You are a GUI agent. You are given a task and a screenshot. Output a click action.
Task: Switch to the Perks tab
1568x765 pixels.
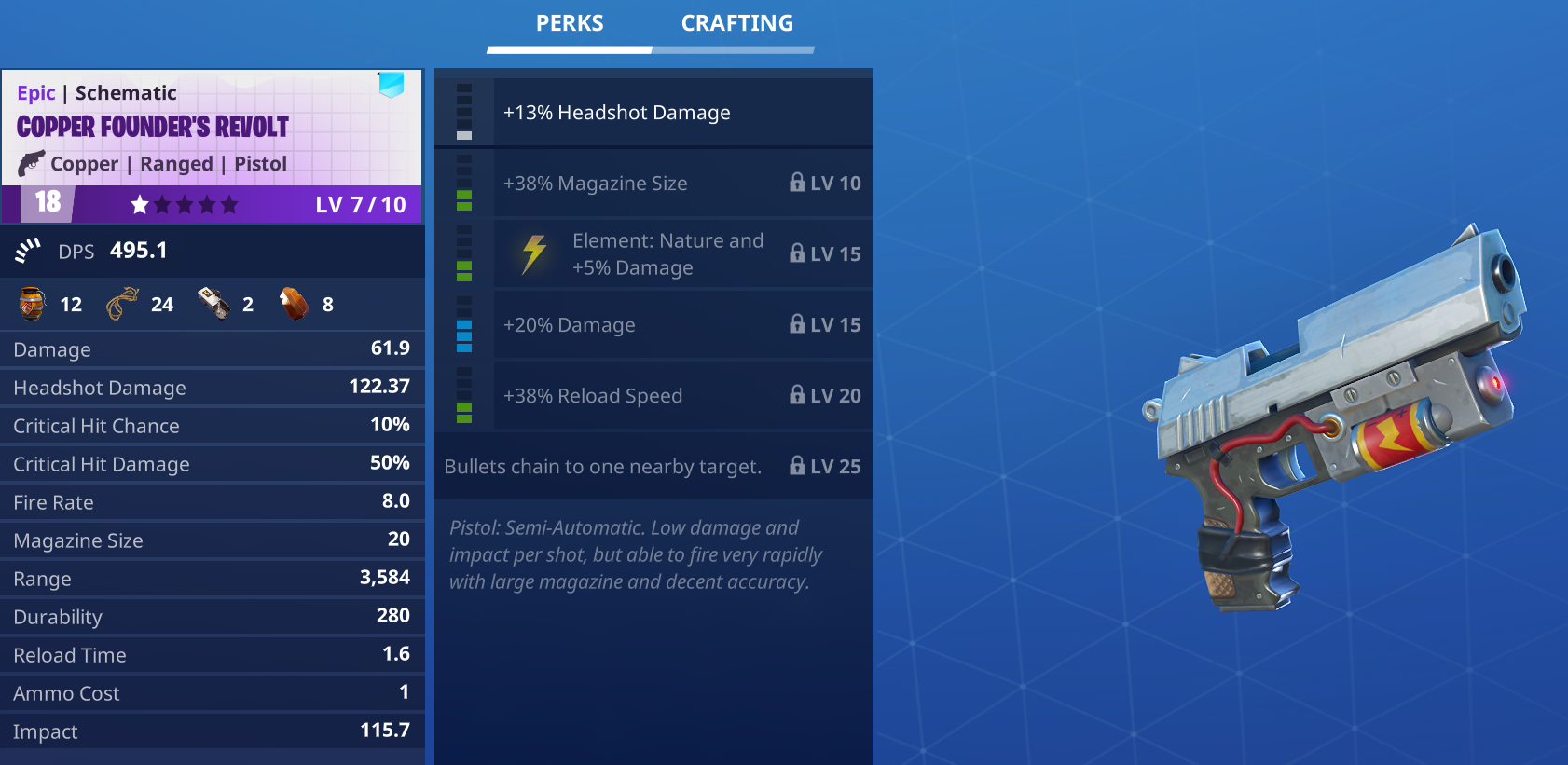point(570,24)
